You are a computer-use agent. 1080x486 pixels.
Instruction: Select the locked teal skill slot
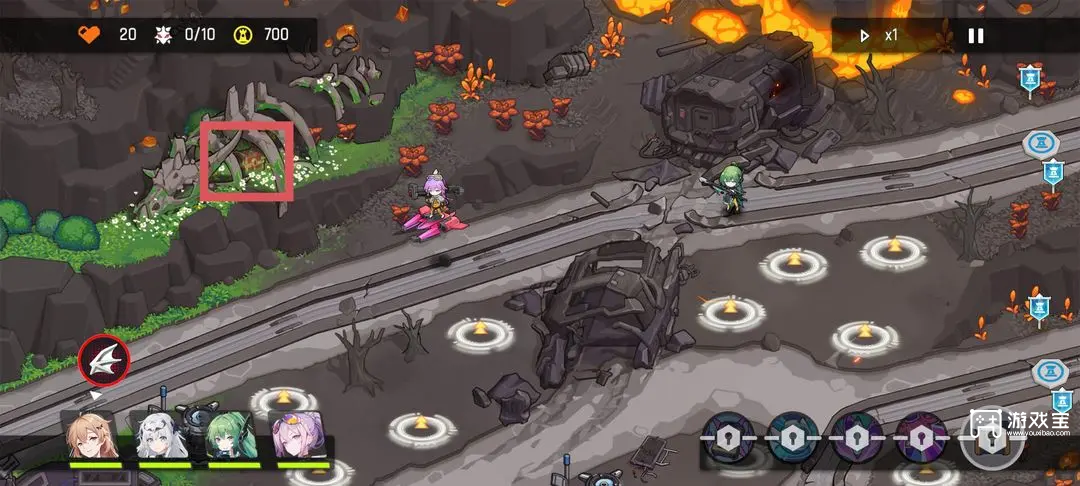793,436
